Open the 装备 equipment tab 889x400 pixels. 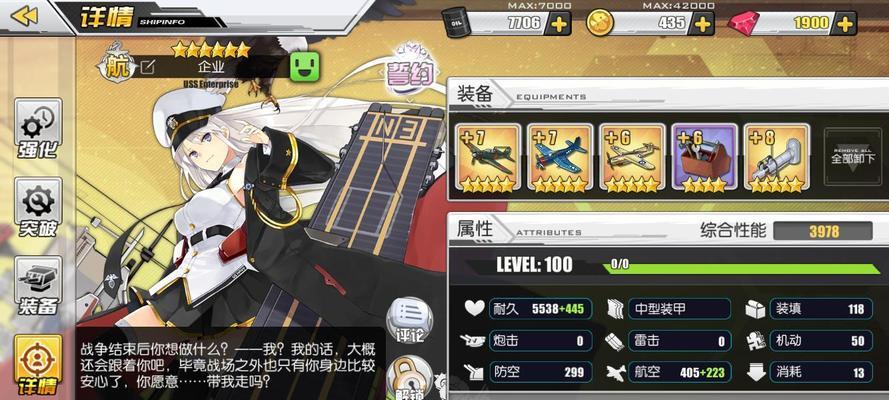tap(37, 285)
